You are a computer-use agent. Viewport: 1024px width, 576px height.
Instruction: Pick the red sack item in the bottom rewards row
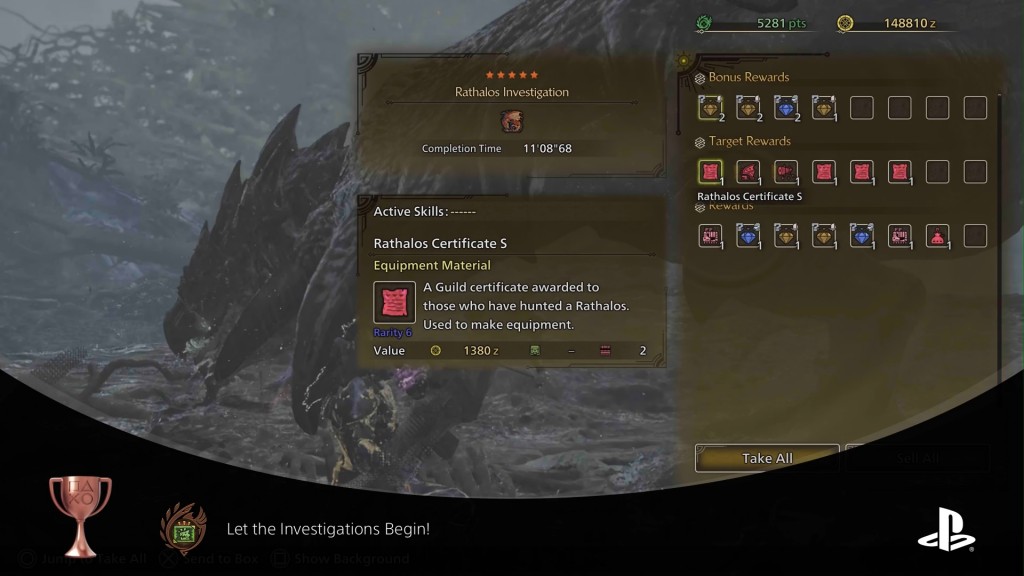click(937, 236)
